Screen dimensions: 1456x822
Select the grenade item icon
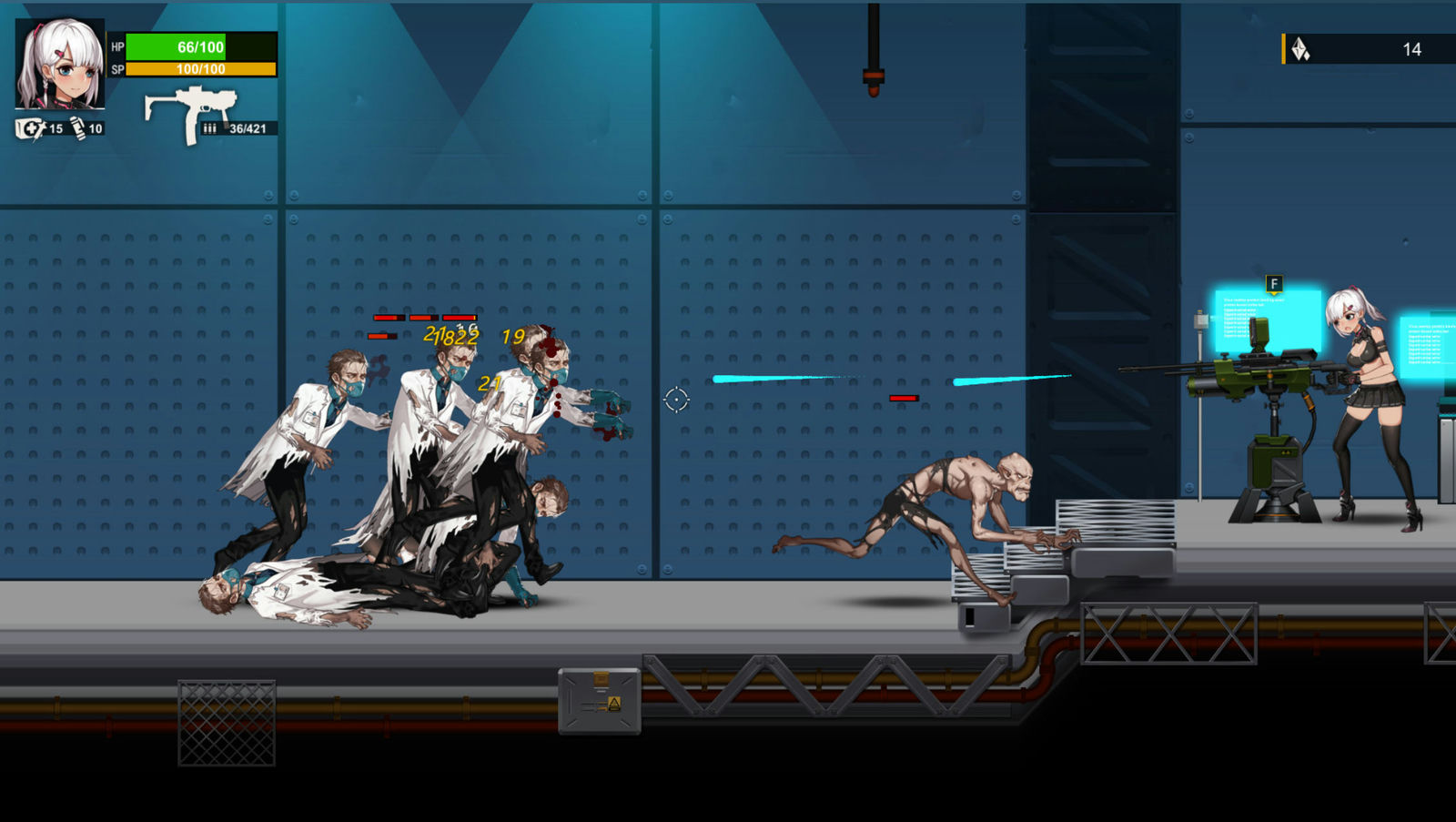click(78, 128)
